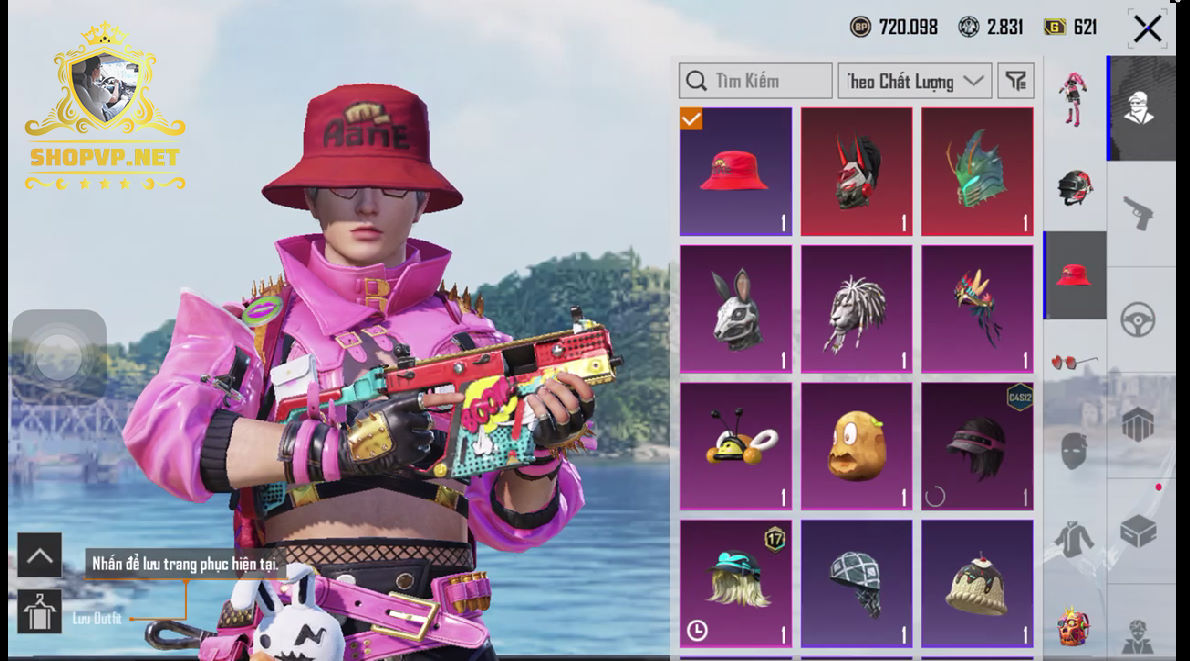
Task: Pick the rabbit mask headgear
Action: (x=736, y=309)
